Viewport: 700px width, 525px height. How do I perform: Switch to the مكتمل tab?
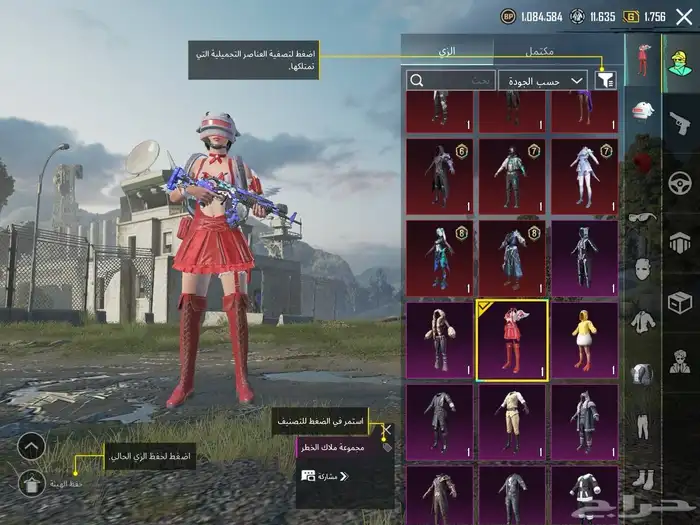point(540,50)
